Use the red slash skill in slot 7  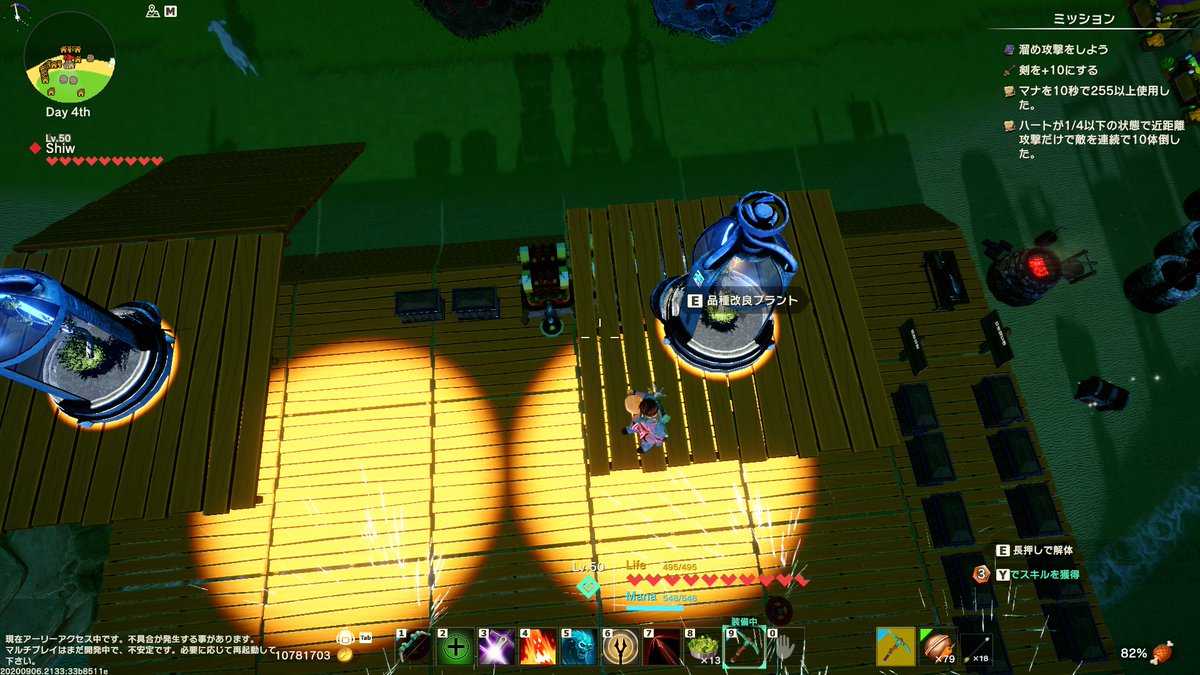point(661,648)
